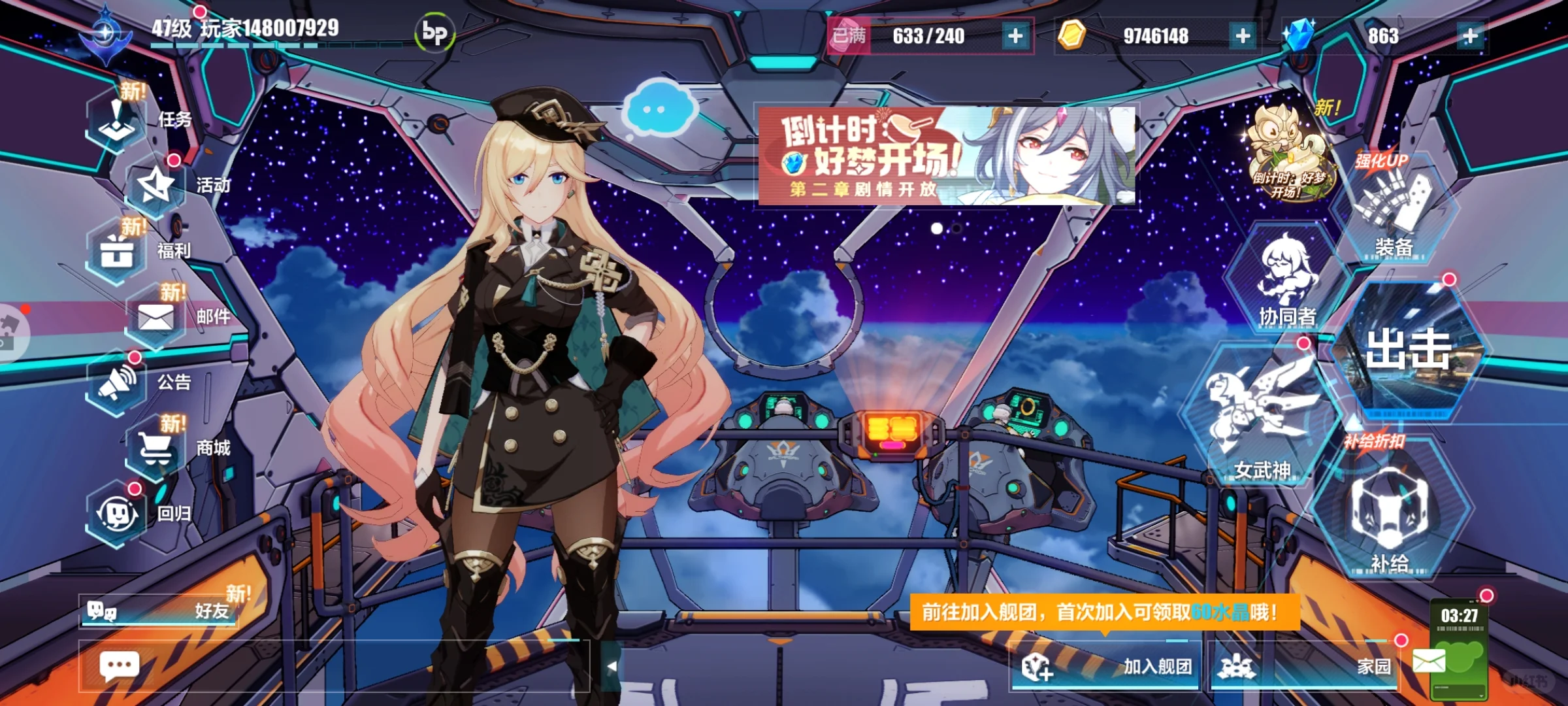Screen dimensions: 1568x706
Task: Open the 活动 events menu
Action: coord(155,186)
